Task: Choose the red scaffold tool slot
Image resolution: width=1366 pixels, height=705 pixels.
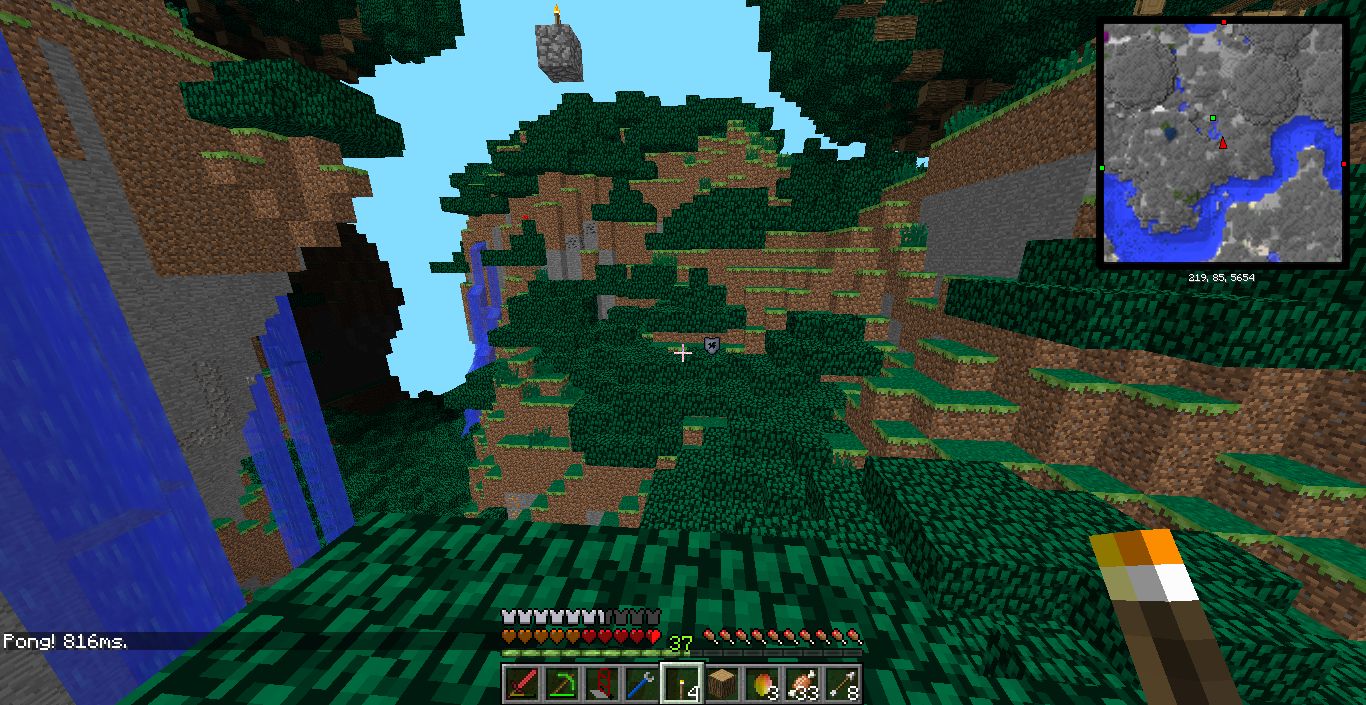Action: (x=600, y=684)
